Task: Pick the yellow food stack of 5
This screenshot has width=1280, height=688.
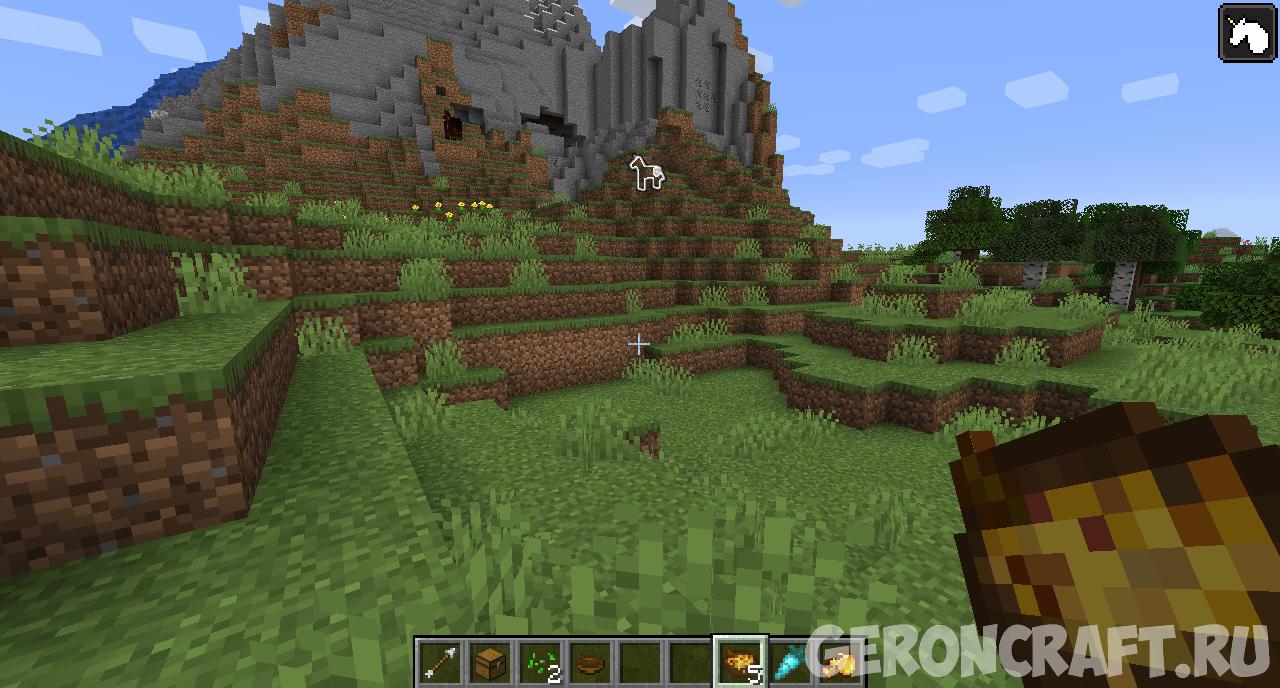Action: [740, 662]
